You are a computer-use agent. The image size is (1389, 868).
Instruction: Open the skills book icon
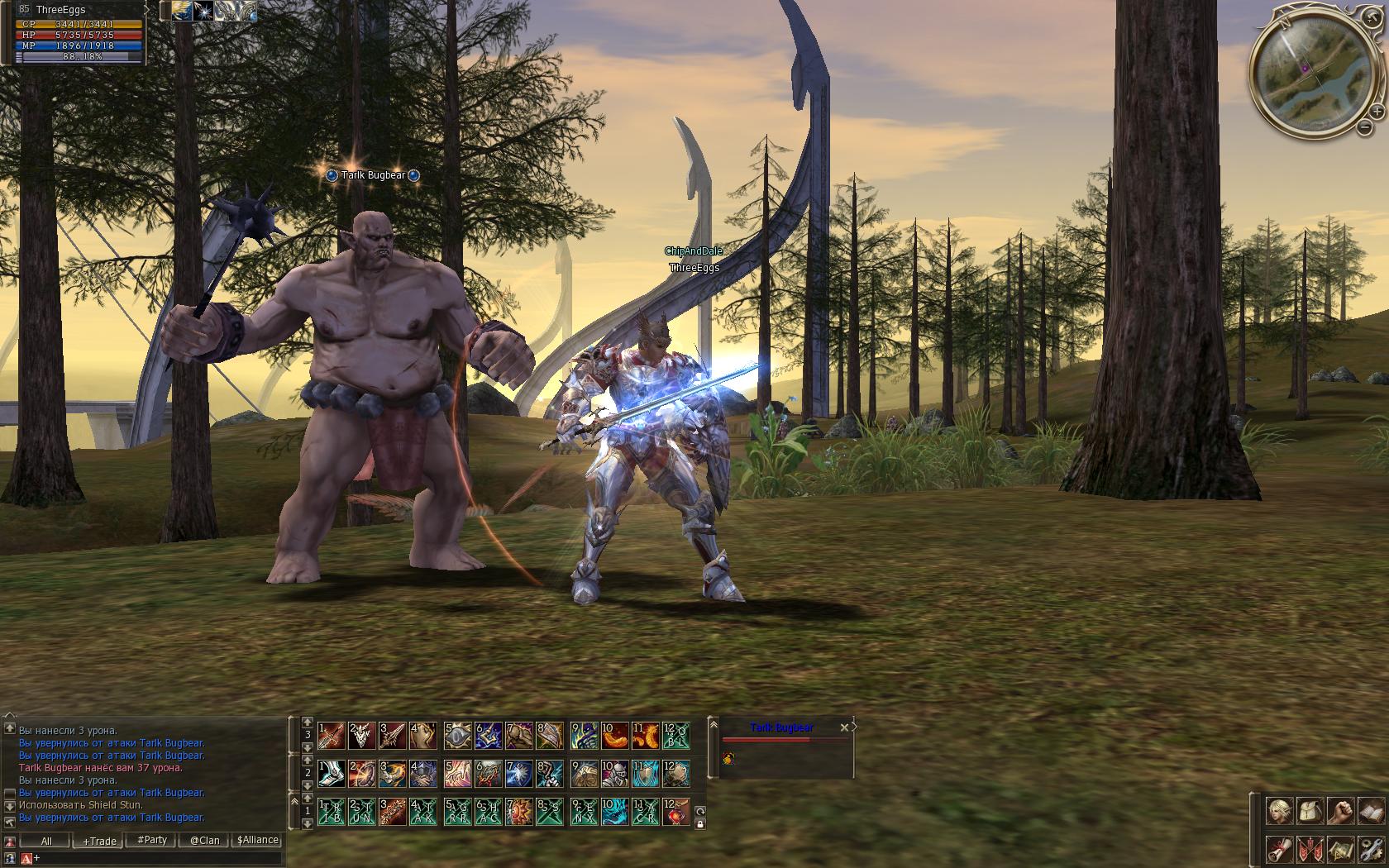[x=1371, y=811]
